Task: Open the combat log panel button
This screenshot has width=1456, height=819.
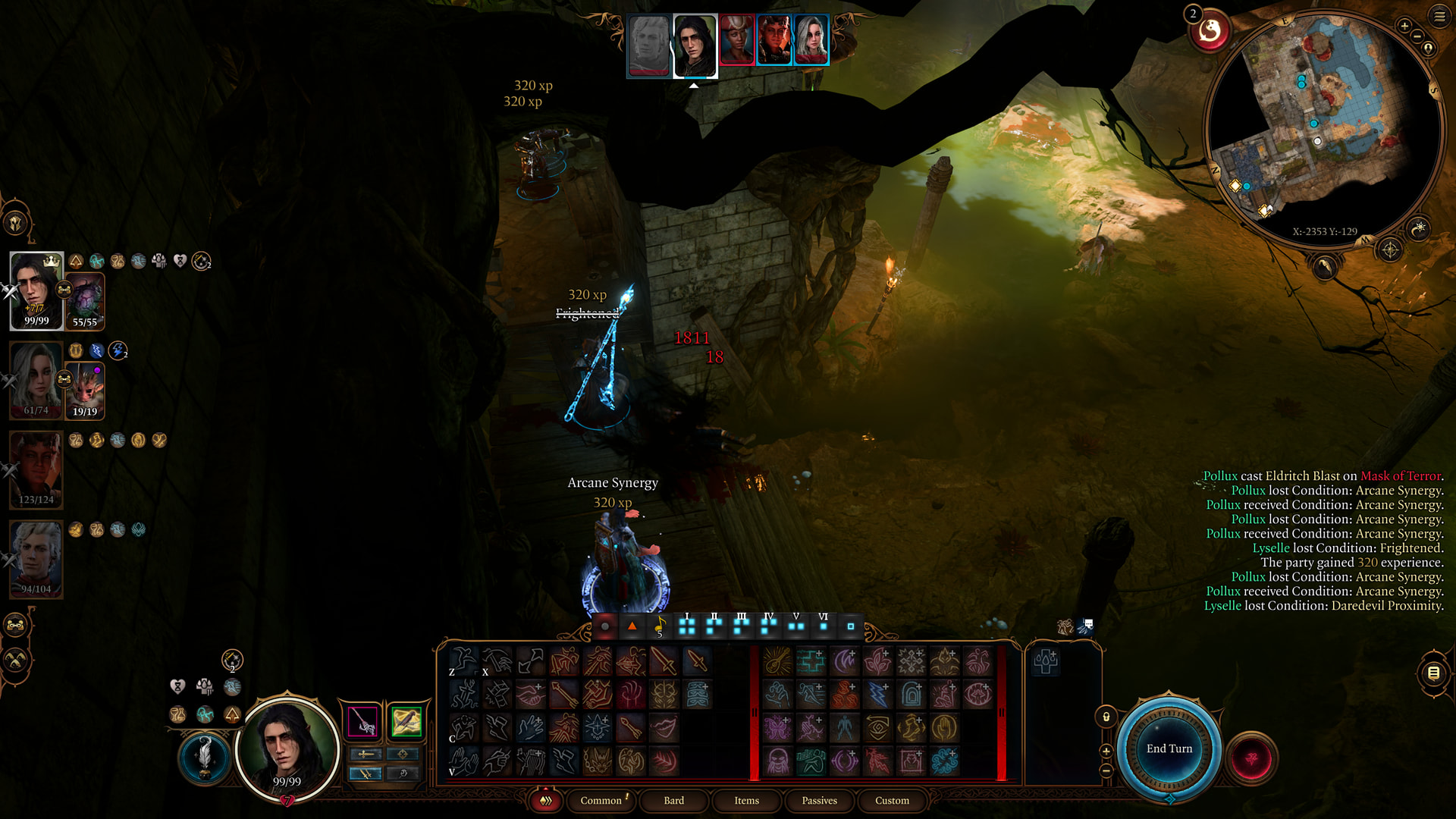Action: [1433, 673]
